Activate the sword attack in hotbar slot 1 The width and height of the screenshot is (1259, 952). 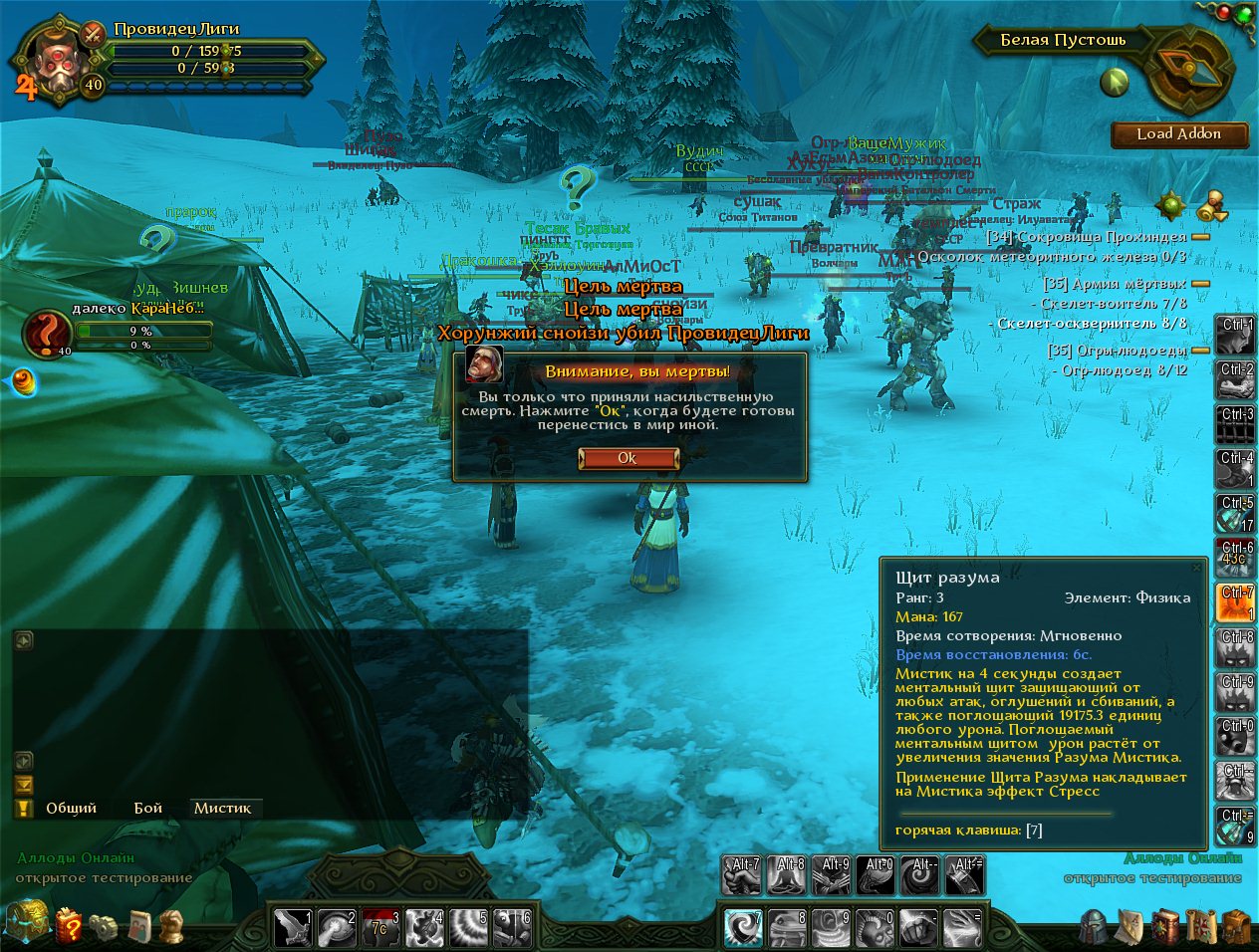pos(293,928)
